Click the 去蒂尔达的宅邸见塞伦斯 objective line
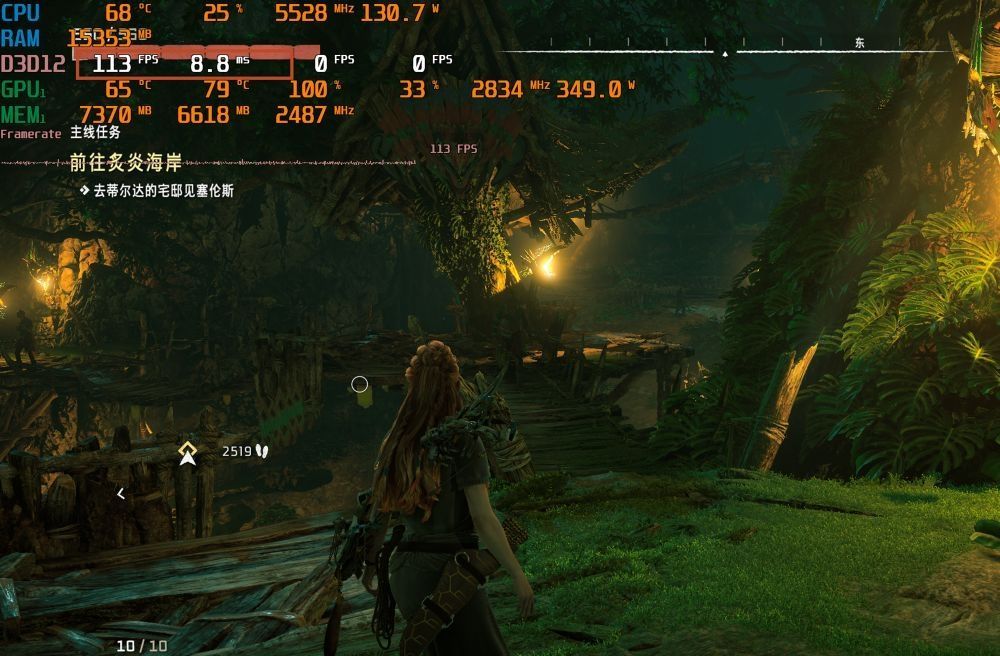Viewport: 1000px width, 656px height. tap(163, 190)
